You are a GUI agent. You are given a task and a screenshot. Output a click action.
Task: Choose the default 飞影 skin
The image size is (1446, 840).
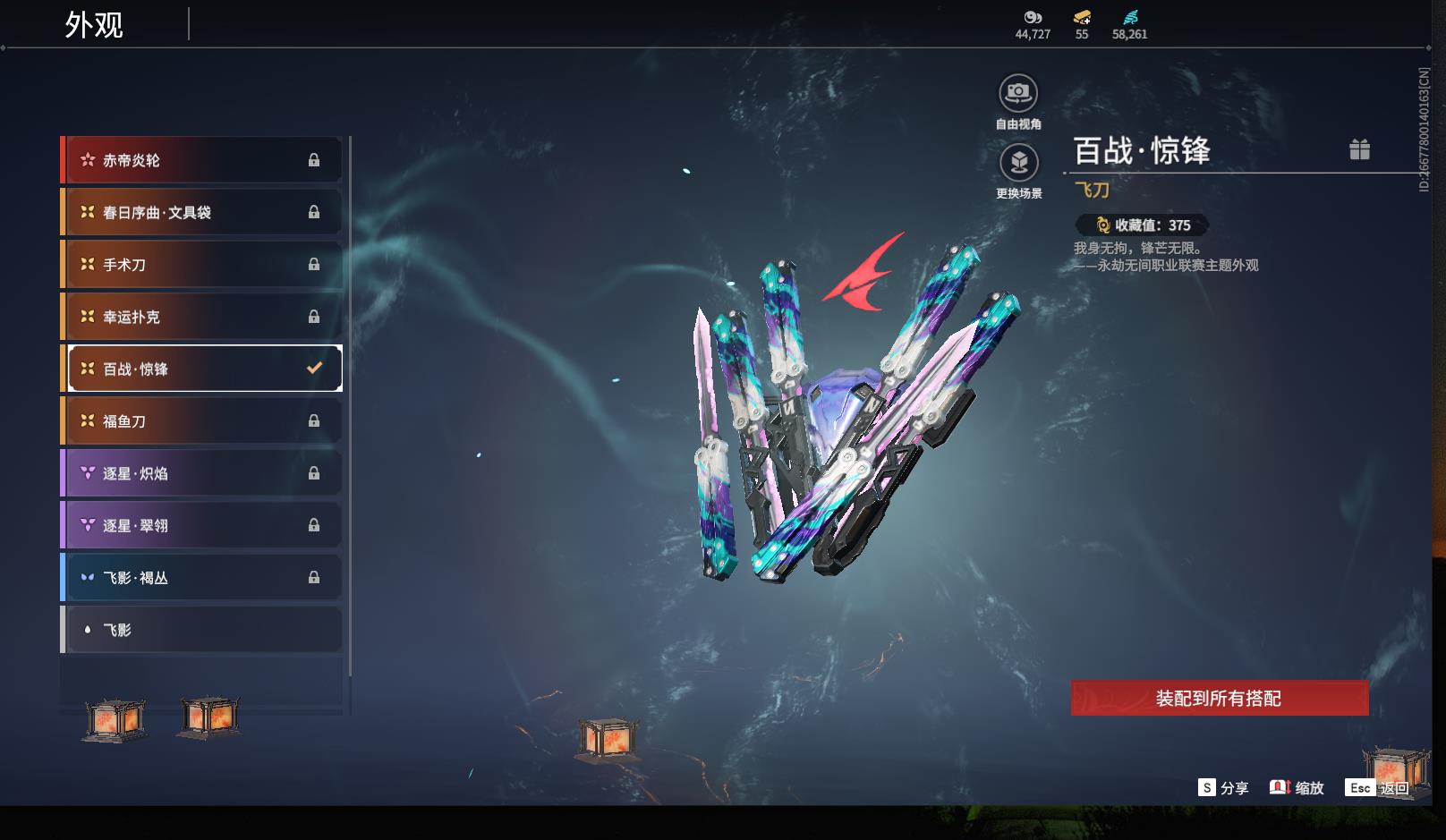coord(202,630)
